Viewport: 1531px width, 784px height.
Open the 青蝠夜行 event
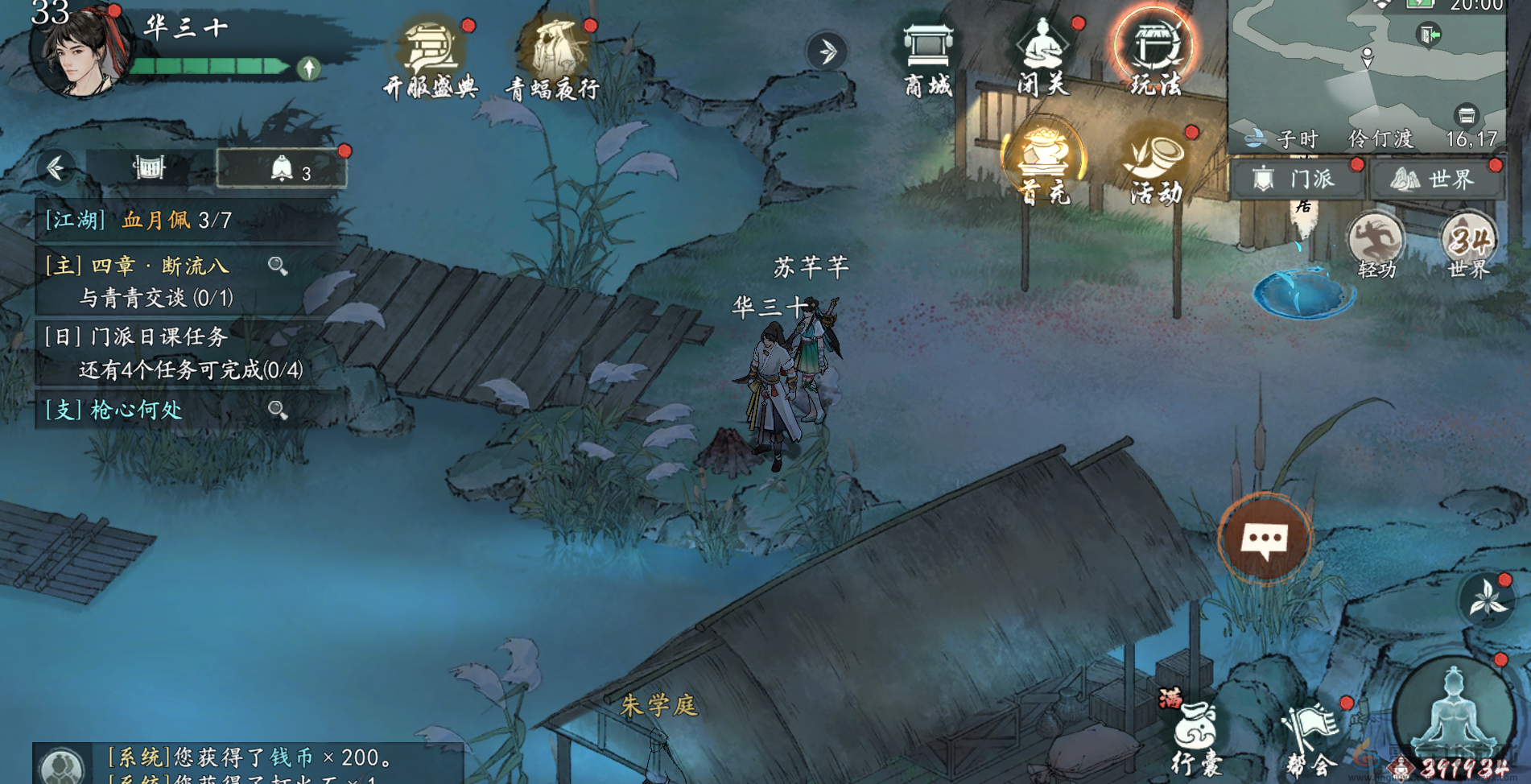coord(554,58)
